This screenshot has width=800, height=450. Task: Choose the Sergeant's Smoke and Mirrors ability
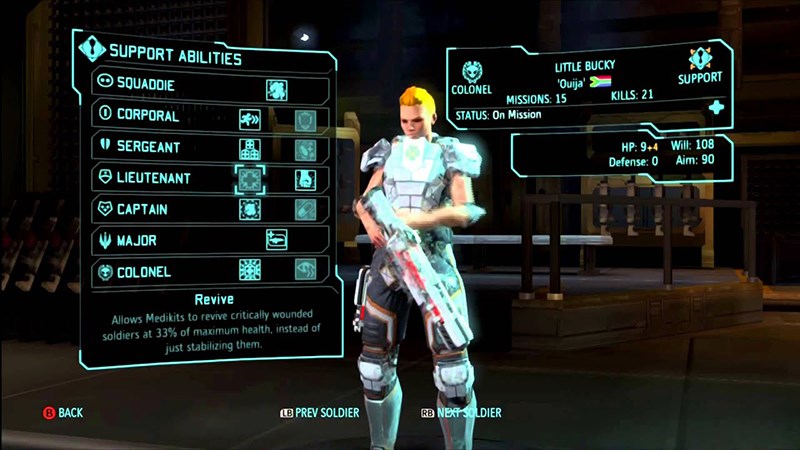coord(305,149)
